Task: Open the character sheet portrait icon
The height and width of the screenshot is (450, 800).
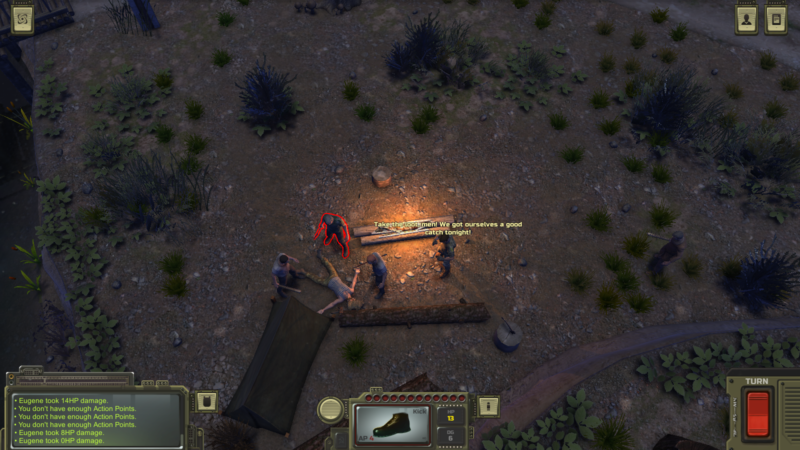Action: [x=746, y=19]
